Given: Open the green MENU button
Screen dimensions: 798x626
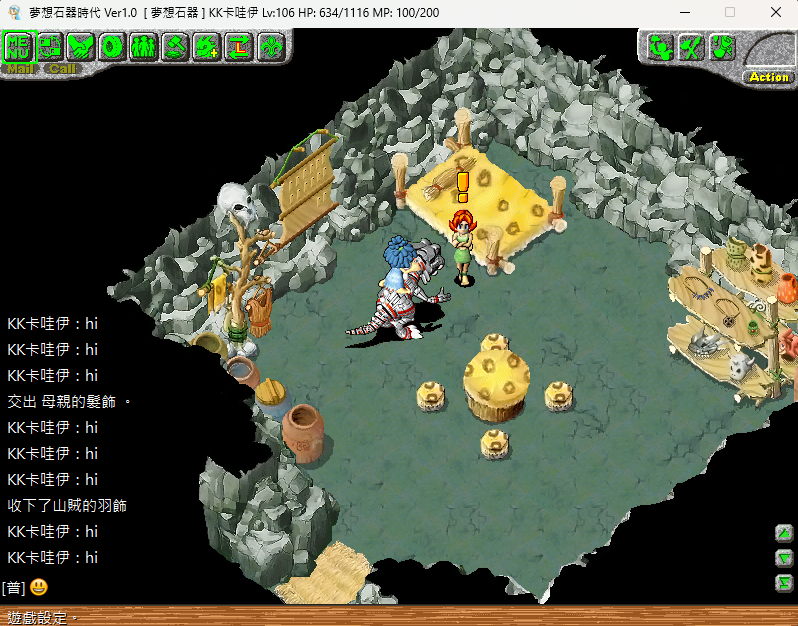Looking at the screenshot, I should tap(19, 46).
